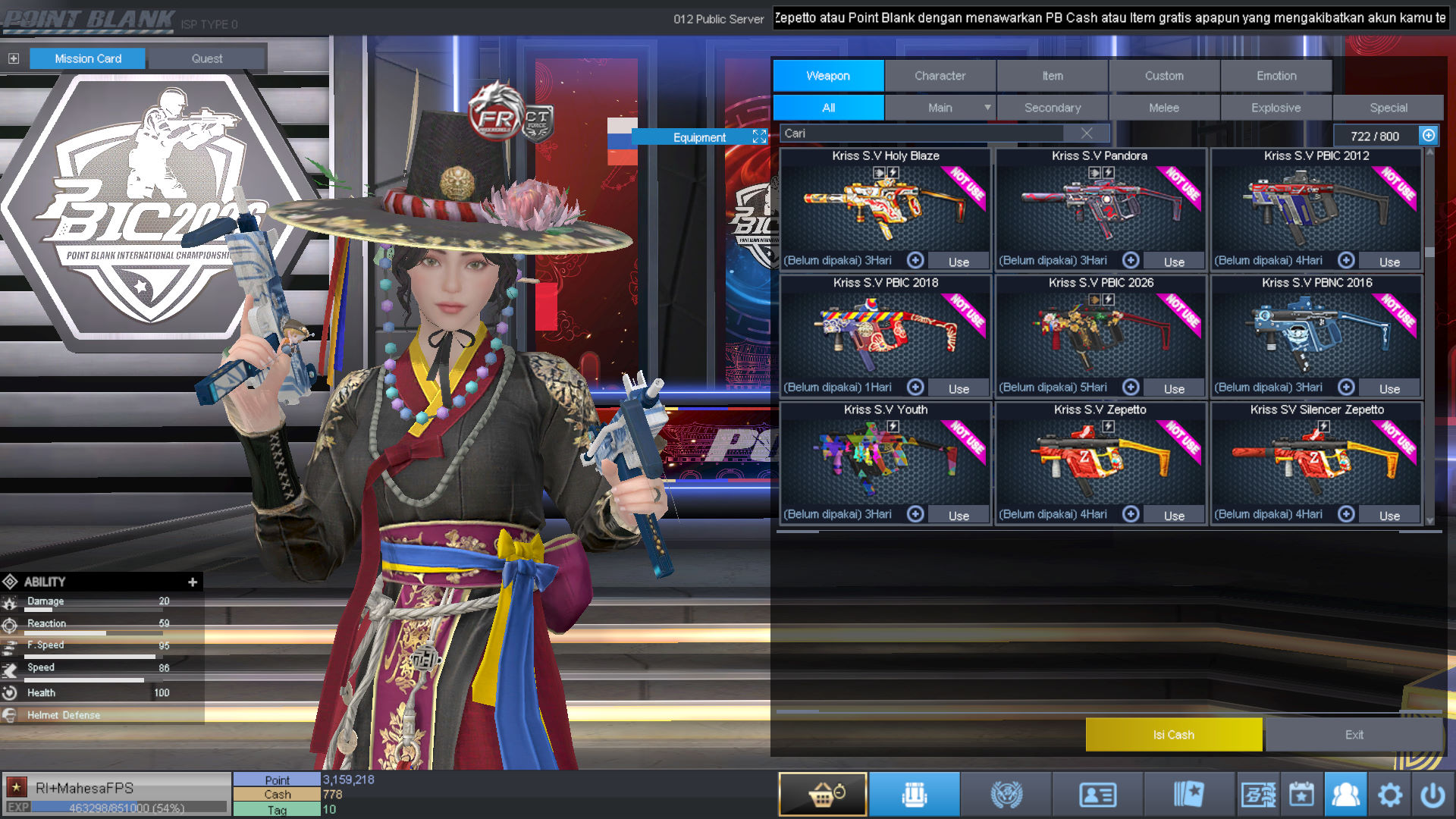Filter weapons by Melee category
Screen dimensions: 1456x819
tap(1163, 108)
